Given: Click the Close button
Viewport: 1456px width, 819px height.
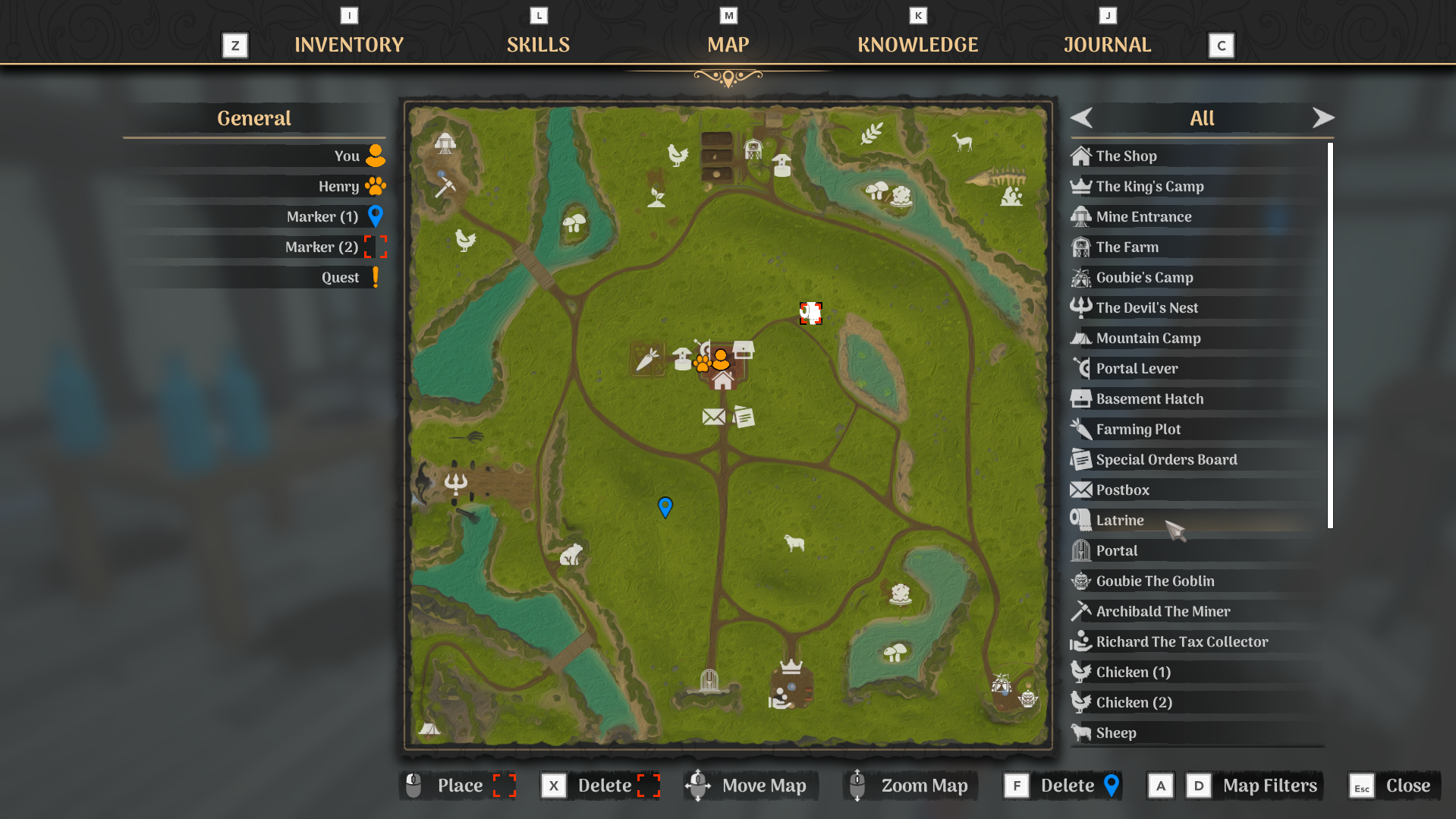Looking at the screenshot, I should [x=1407, y=786].
